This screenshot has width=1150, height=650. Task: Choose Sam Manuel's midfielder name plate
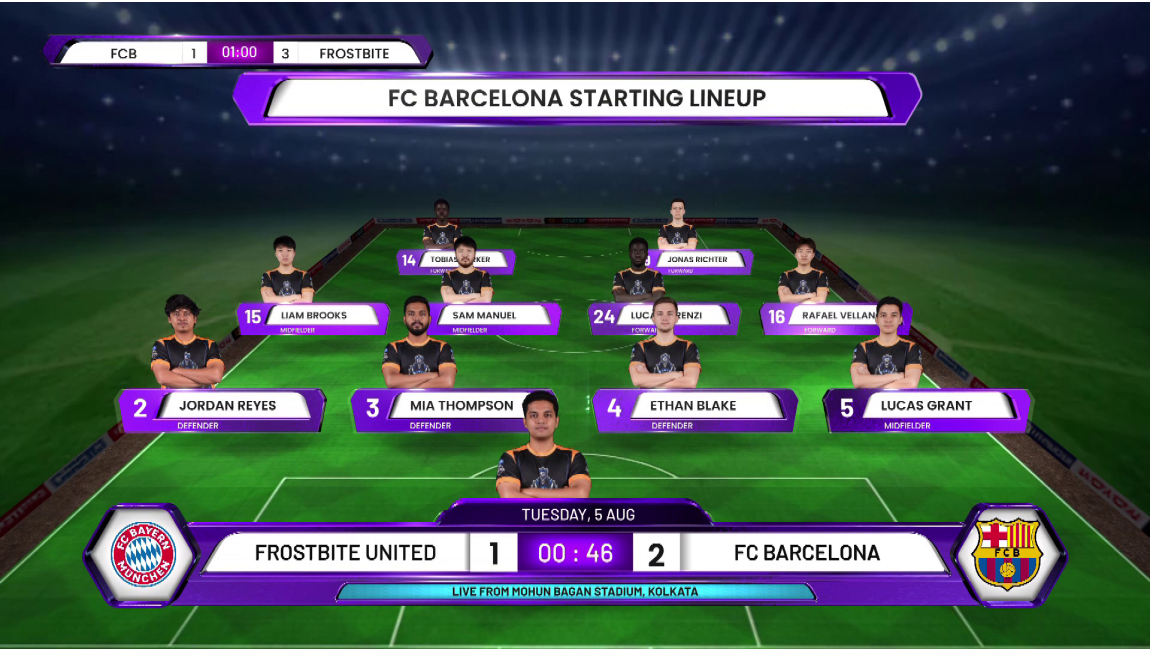483,316
